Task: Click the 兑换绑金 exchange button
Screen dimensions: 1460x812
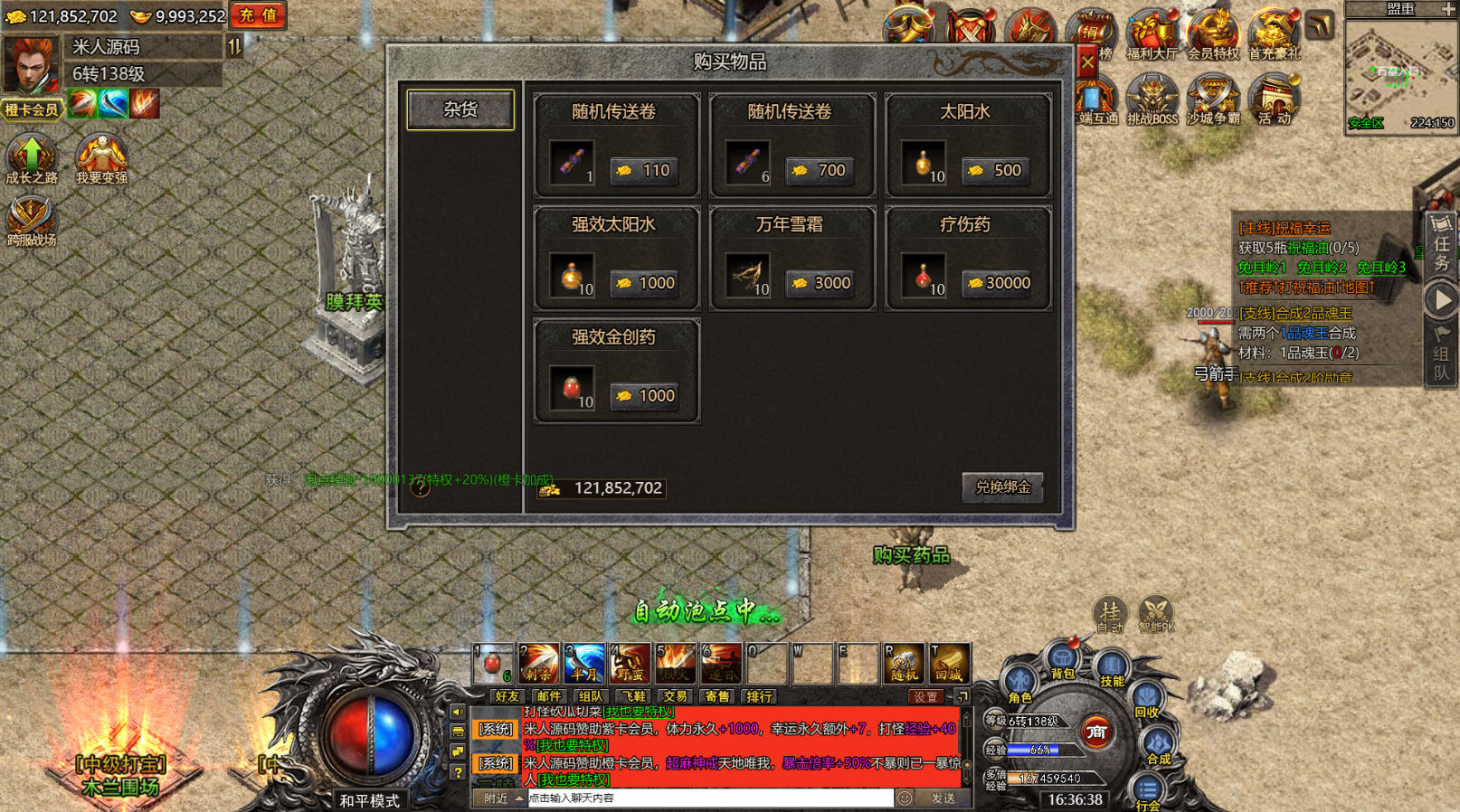Action: pyautogui.click(x=1002, y=487)
